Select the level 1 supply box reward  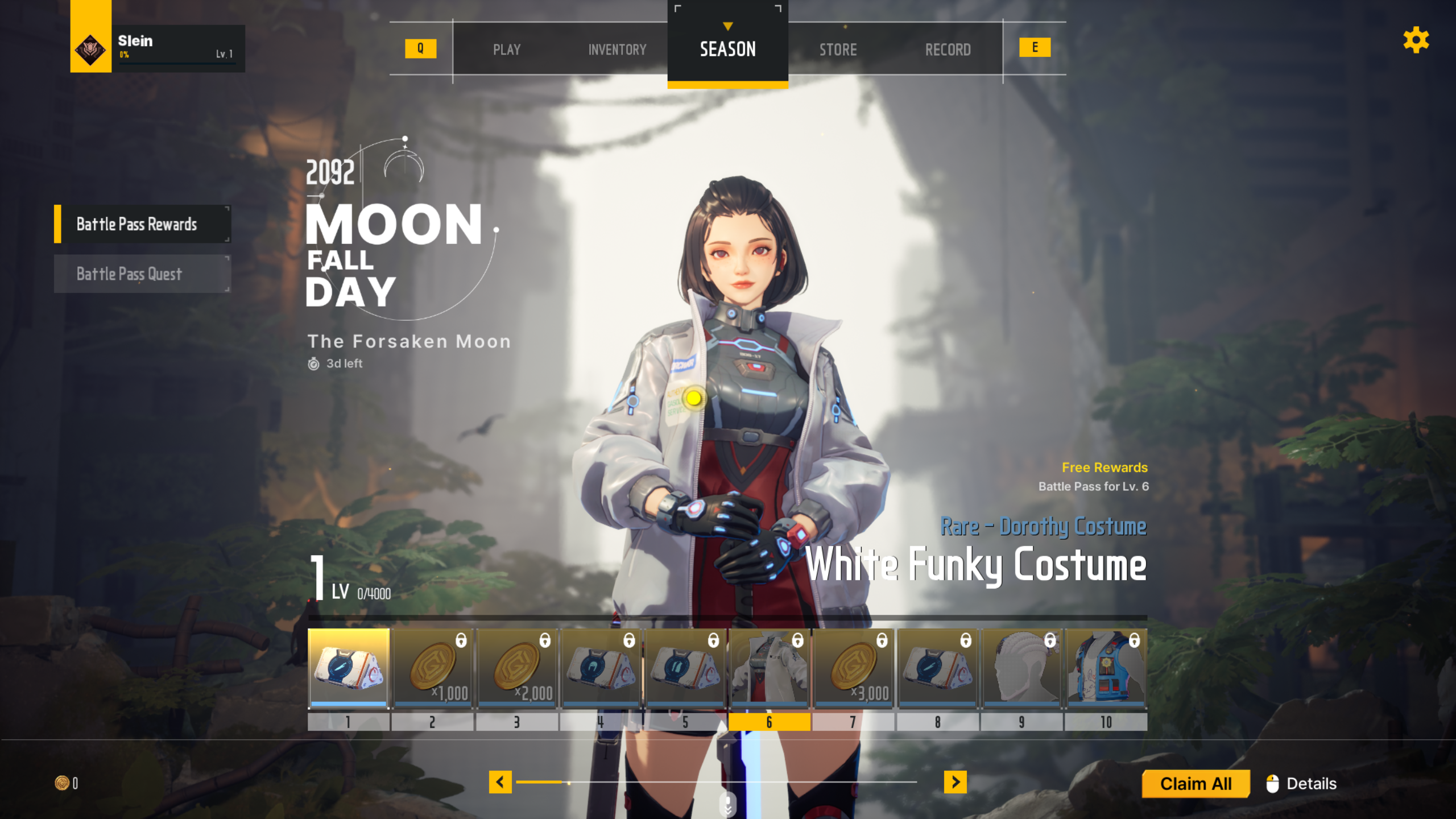point(348,668)
